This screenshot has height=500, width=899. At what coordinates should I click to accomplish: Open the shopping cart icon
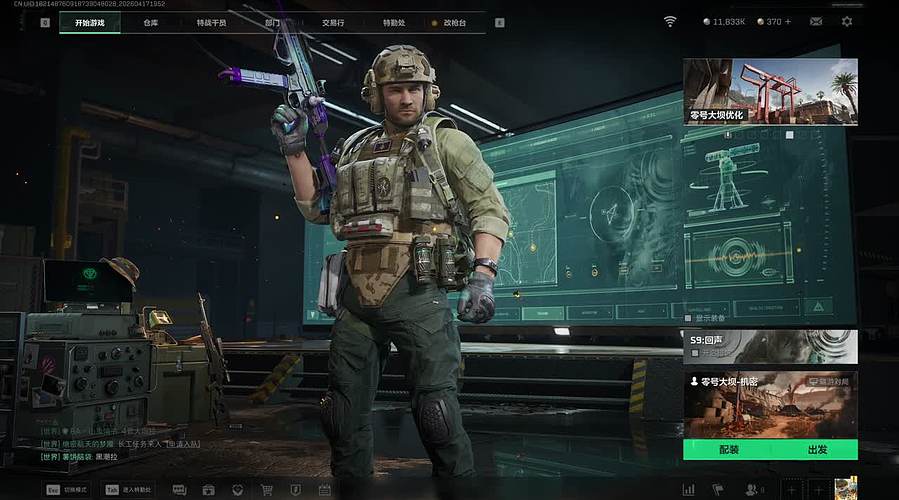coord(267,490)
